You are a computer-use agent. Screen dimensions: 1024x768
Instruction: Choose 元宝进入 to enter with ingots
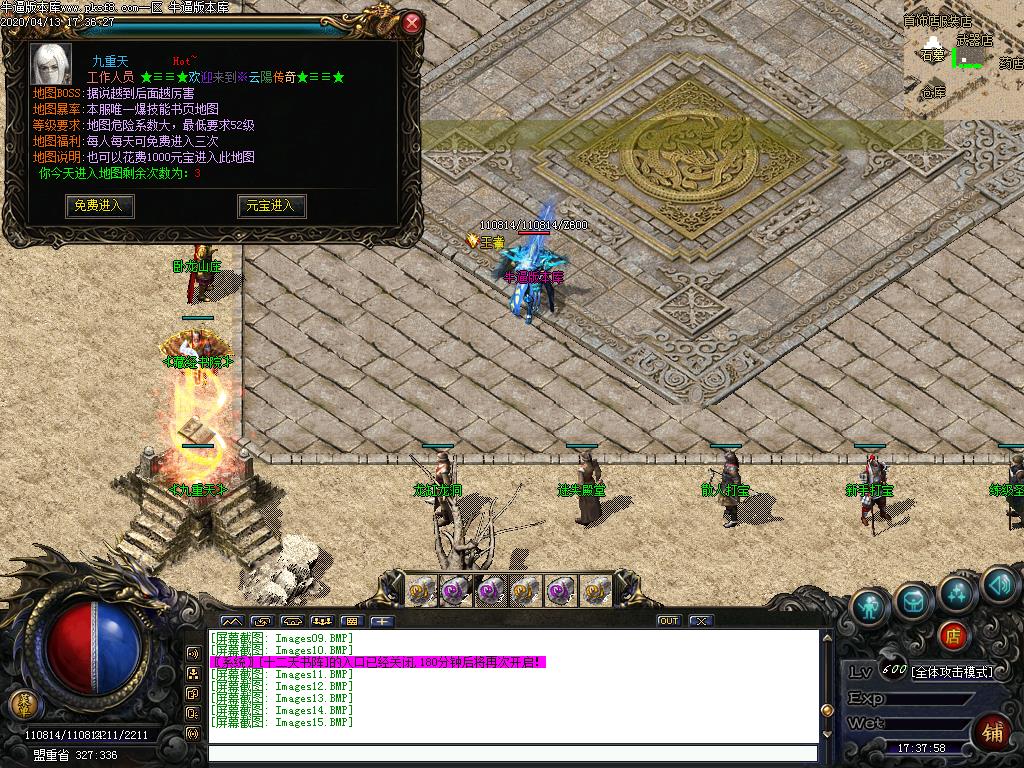click(271, 205)
